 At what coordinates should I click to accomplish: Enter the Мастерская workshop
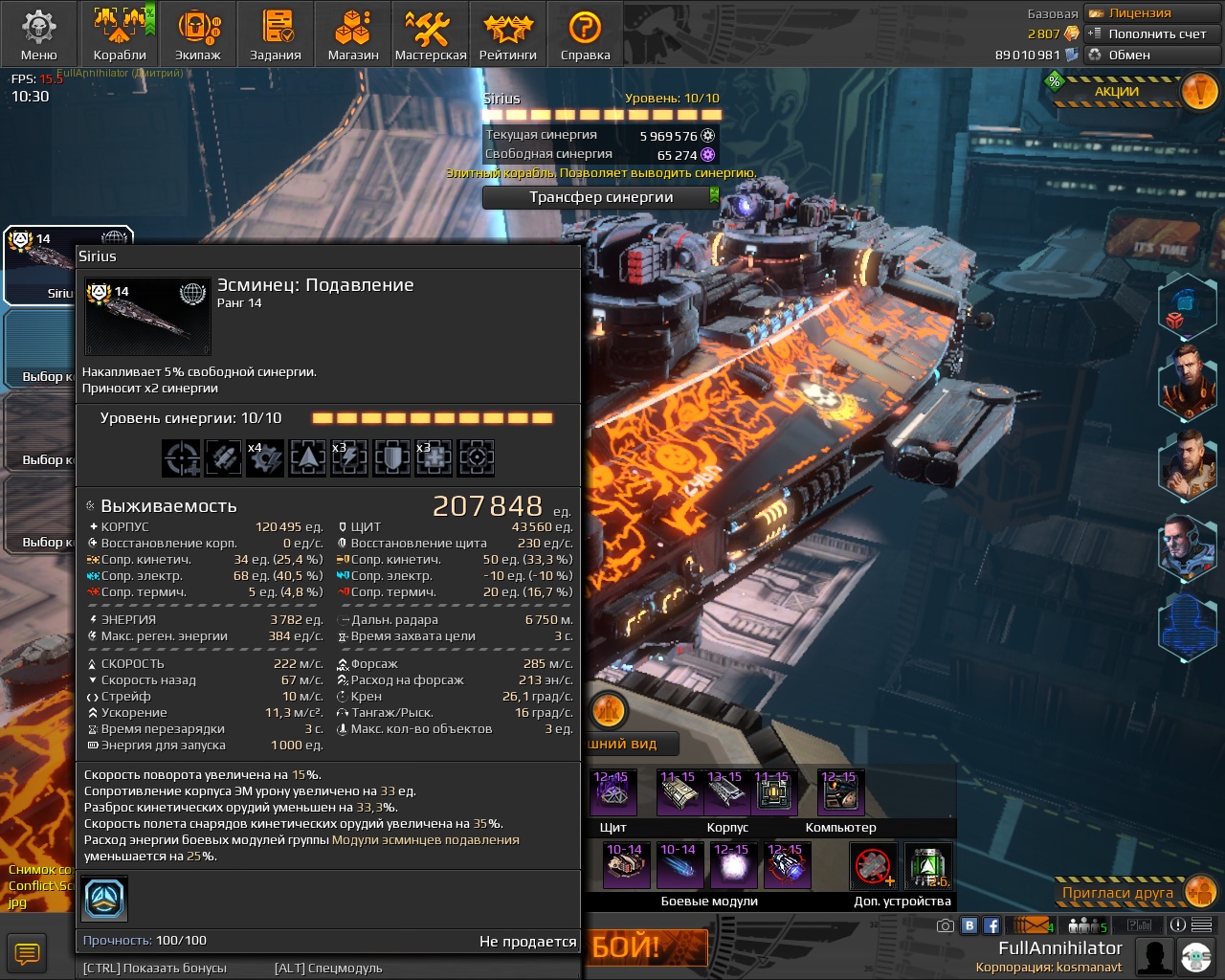(x=431, y=33)
